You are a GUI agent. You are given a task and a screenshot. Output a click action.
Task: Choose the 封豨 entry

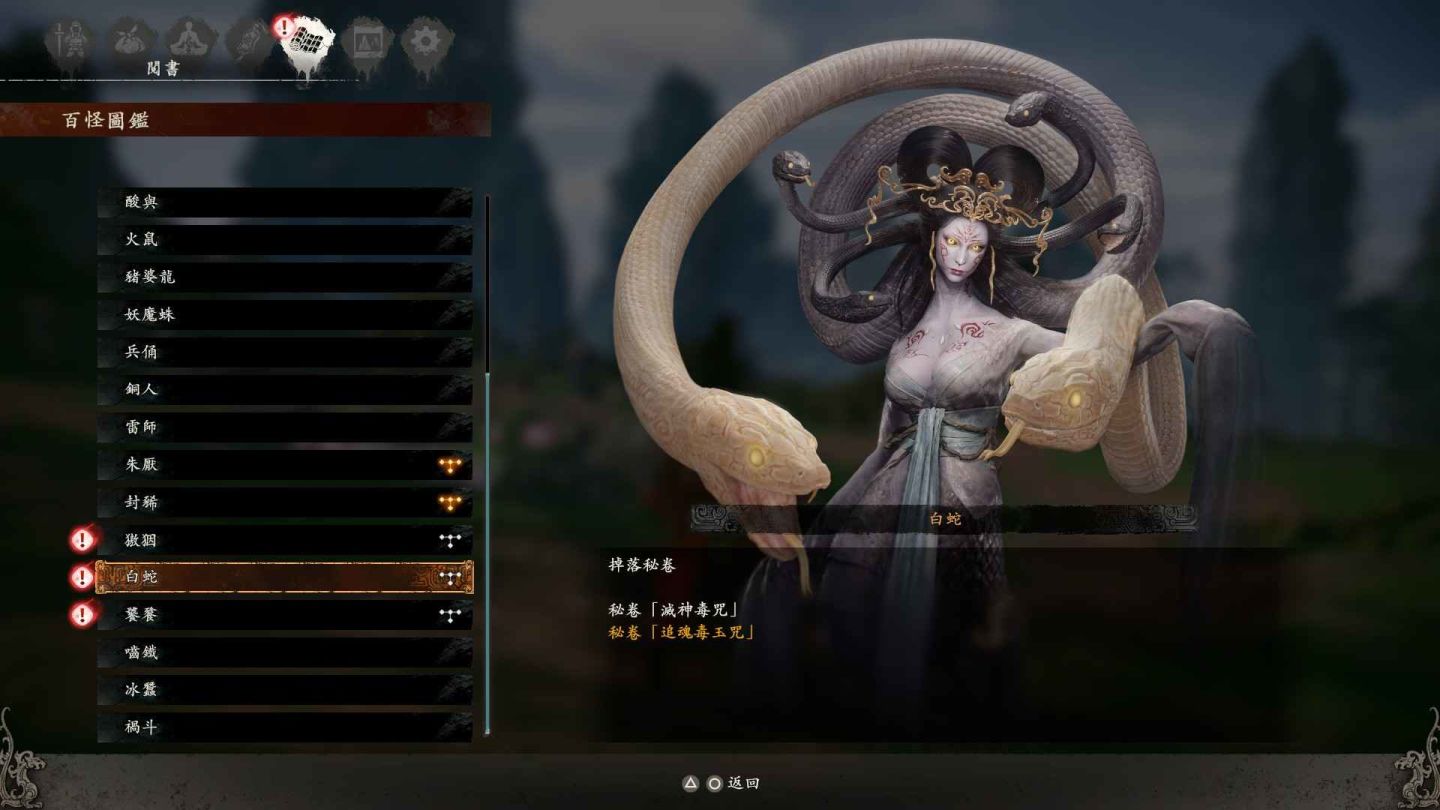tap(285, 502)
